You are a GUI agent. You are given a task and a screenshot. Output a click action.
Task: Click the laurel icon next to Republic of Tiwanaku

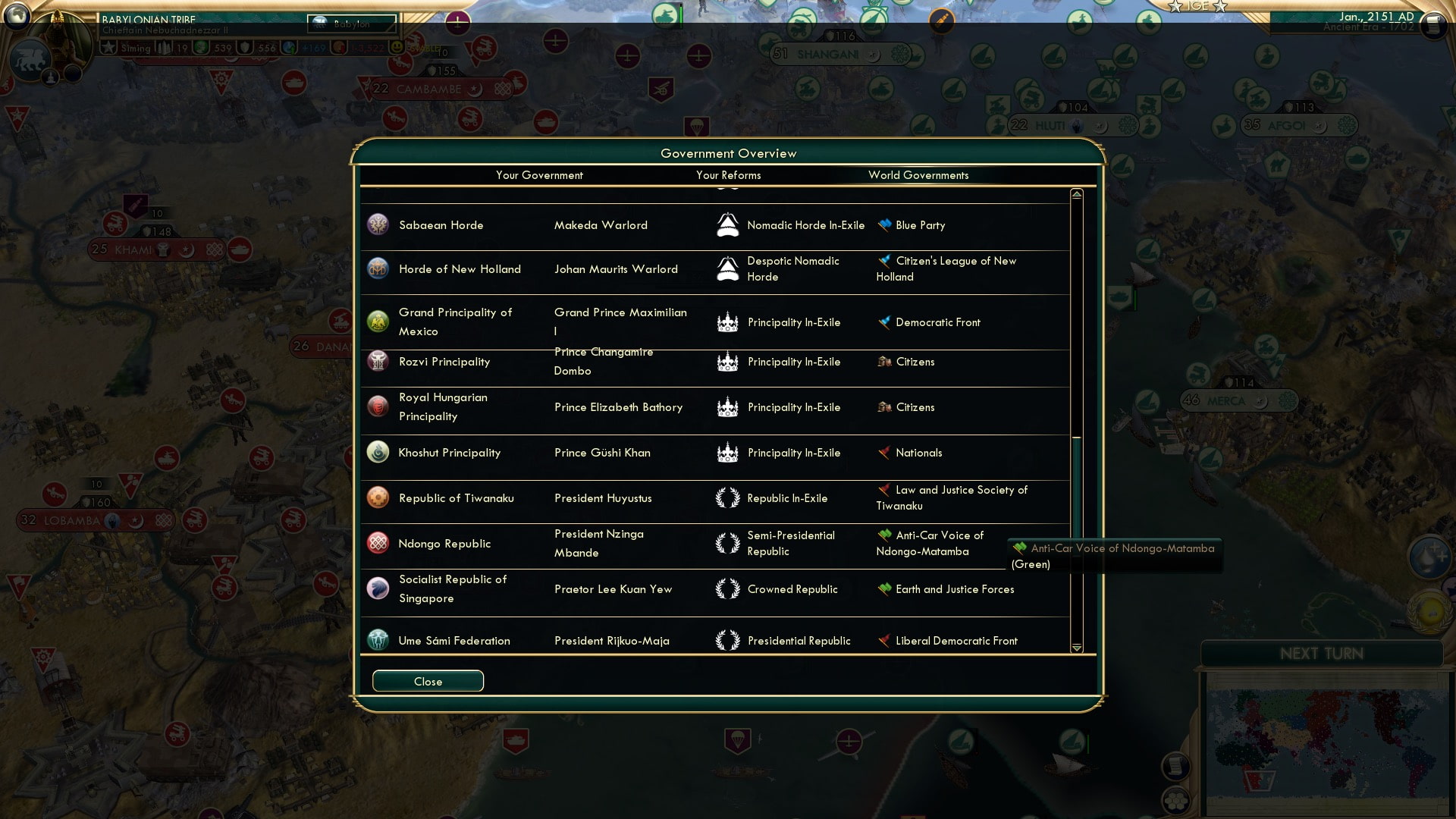[729, 498]
